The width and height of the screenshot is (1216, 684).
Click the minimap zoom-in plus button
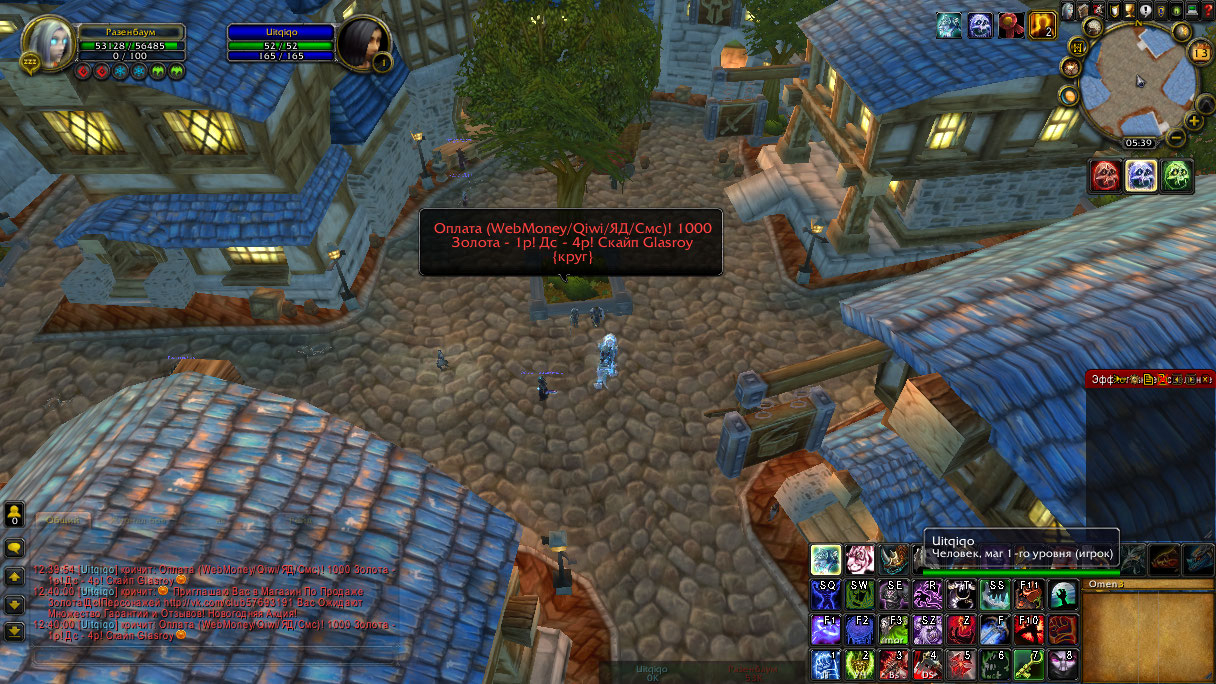(1194, 119)
